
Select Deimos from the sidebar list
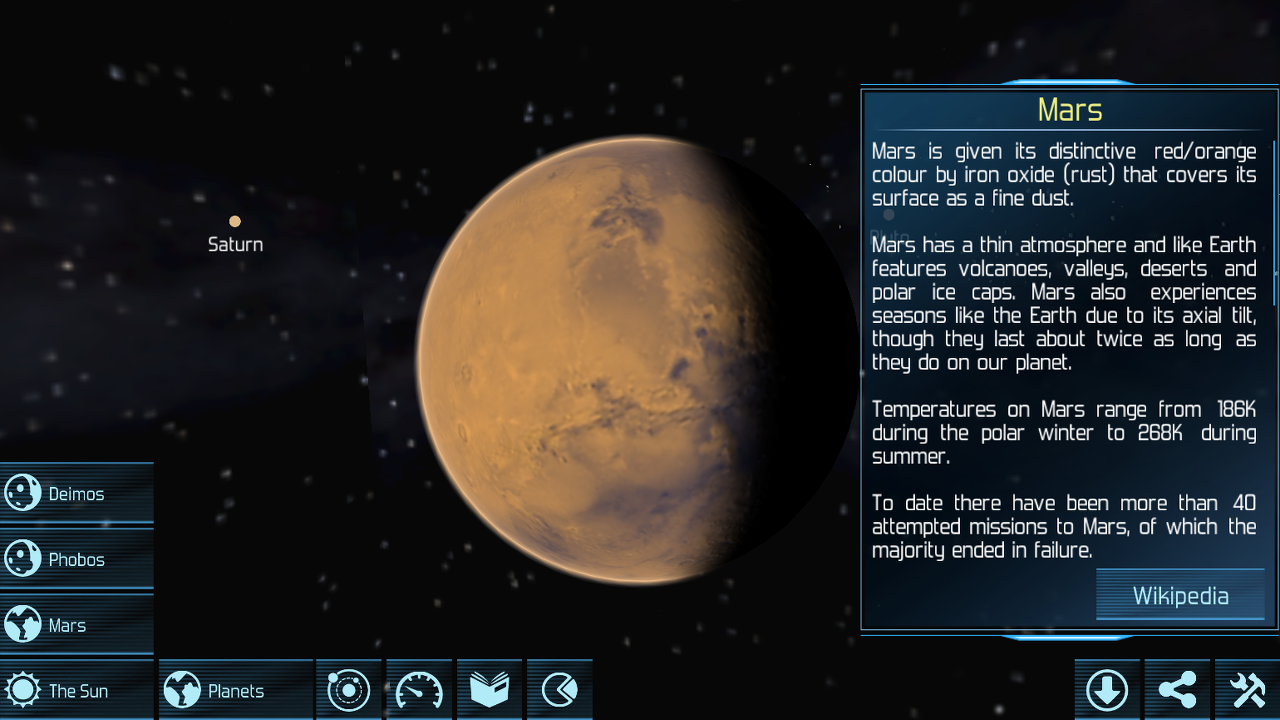pos(75,493)
